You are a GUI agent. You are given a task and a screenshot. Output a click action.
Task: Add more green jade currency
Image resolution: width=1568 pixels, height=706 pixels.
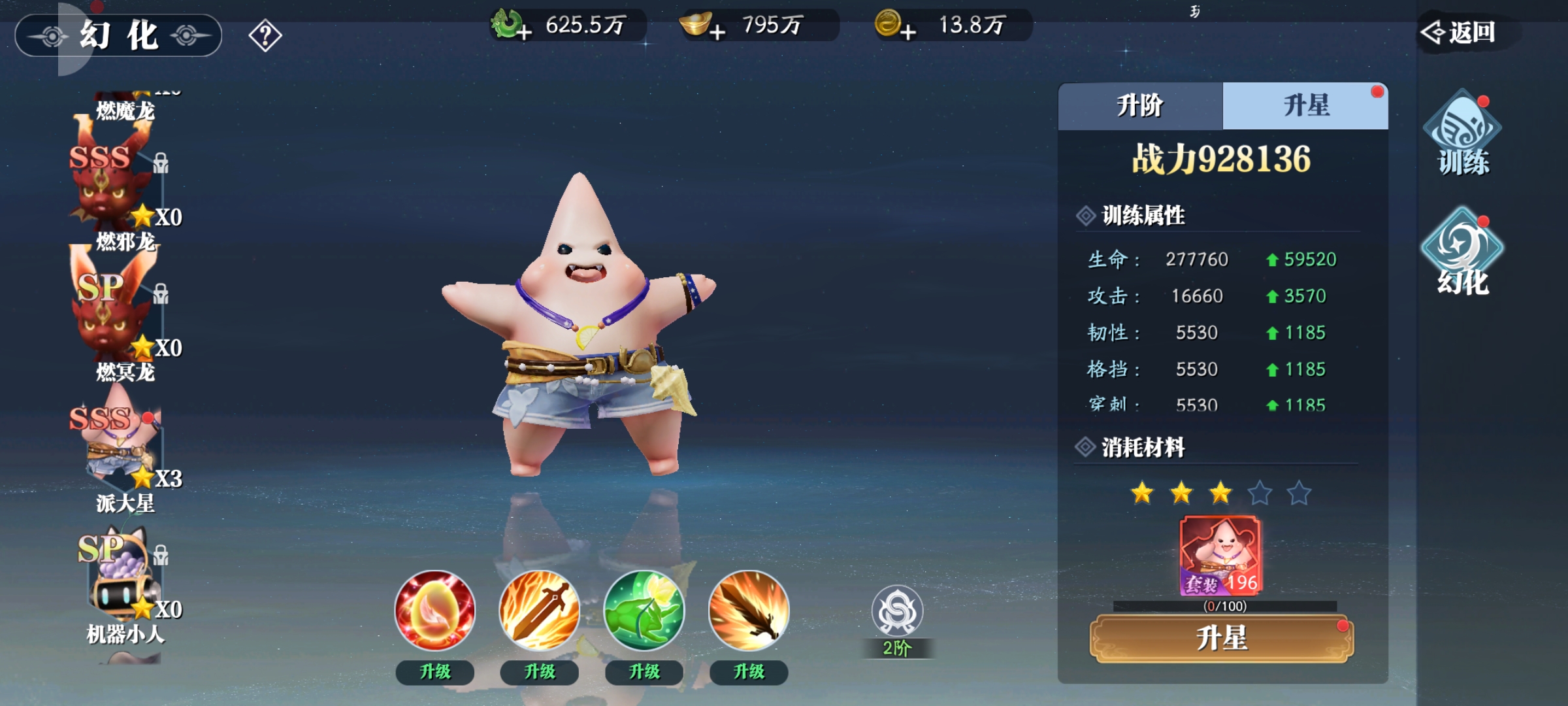coord(523,31)
